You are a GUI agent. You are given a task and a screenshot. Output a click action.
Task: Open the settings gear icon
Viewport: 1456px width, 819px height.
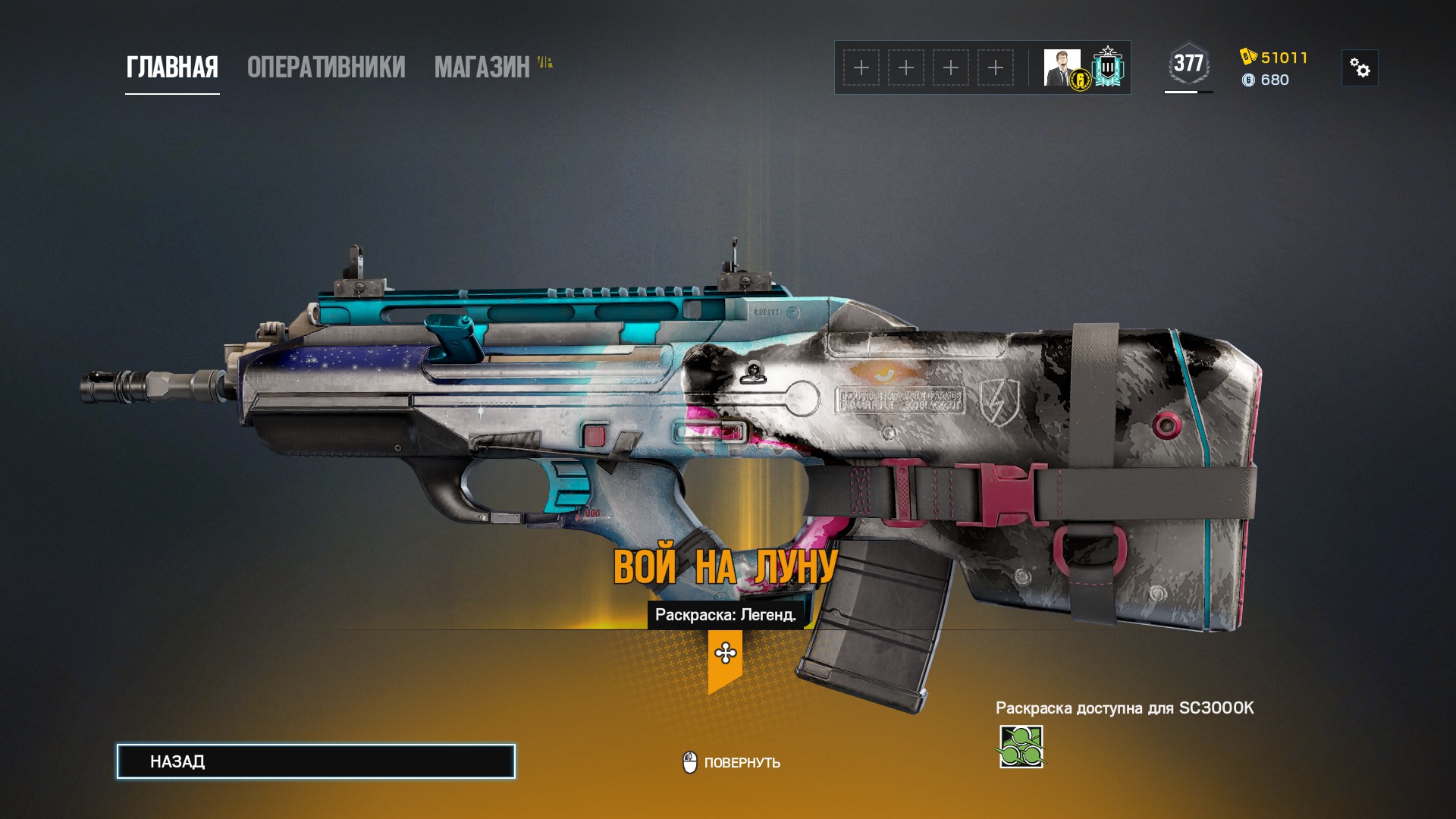[1361, 70]
